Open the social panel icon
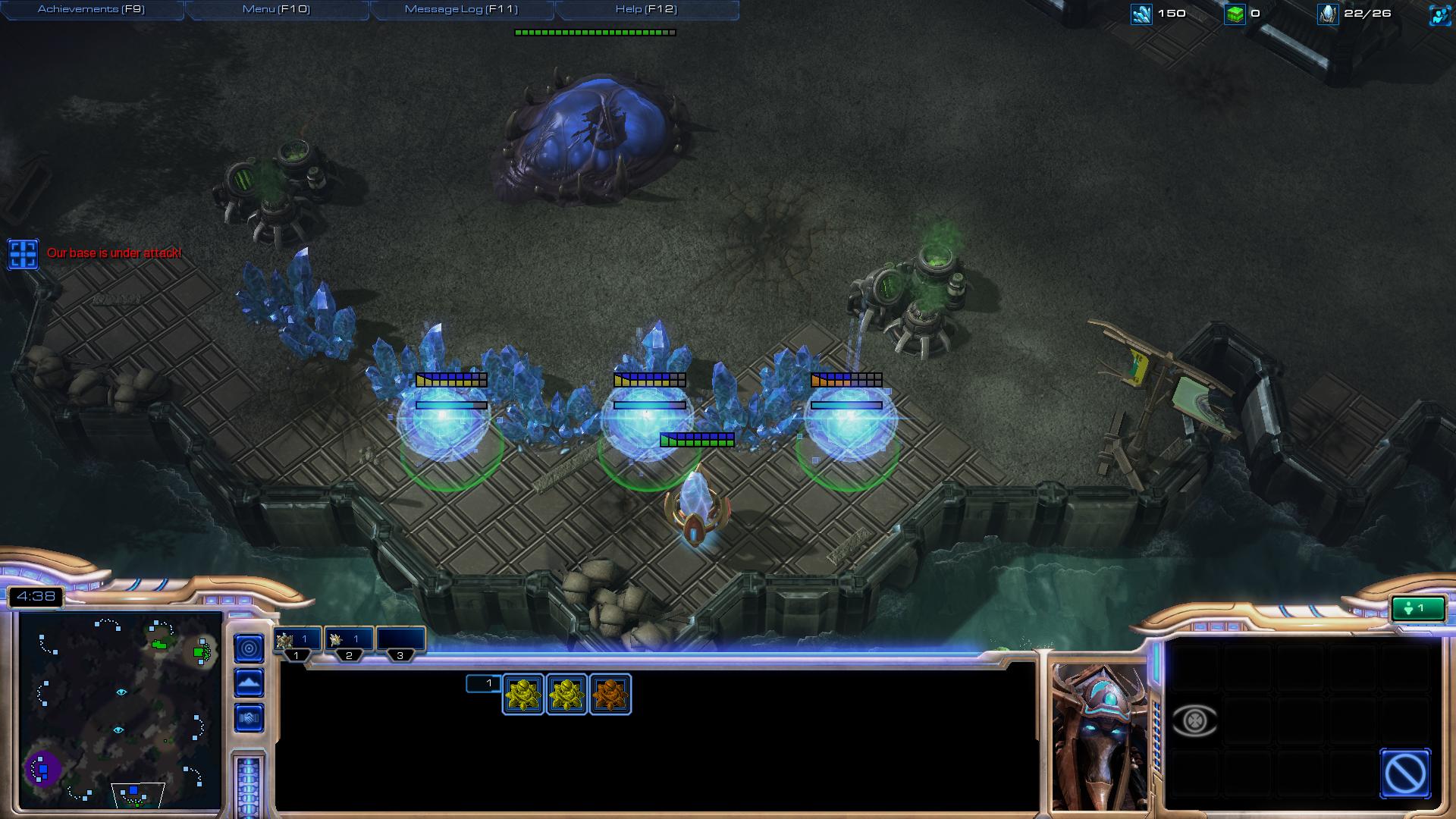The height and width of the screenshot is (819, 1456). (x=1439, y=14)
